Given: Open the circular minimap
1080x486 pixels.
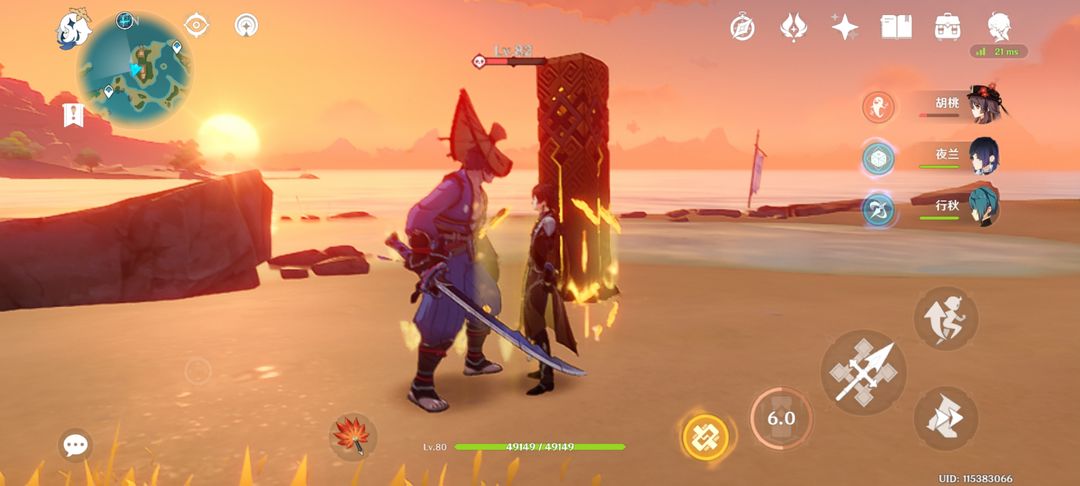Looking at the screenshot, I should click(x=135, y=70).
